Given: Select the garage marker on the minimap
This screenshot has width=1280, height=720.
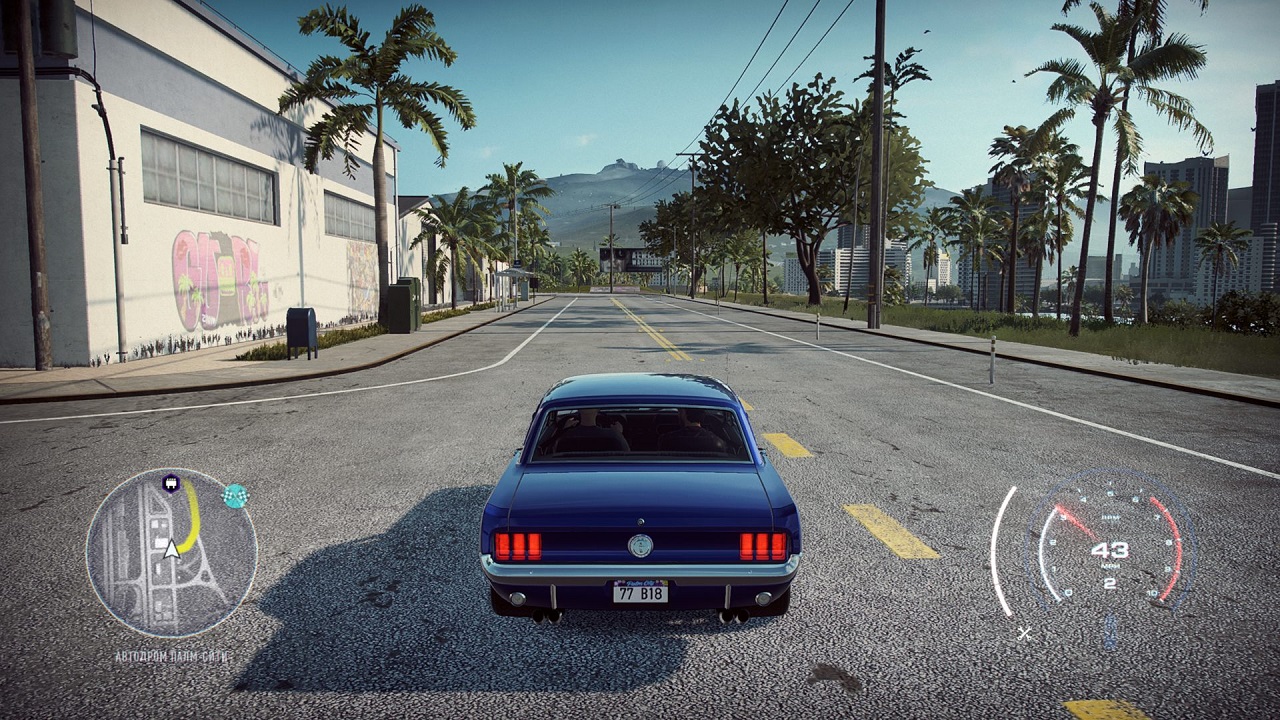Looking at the screenshot, I should [x=170, y=484].
